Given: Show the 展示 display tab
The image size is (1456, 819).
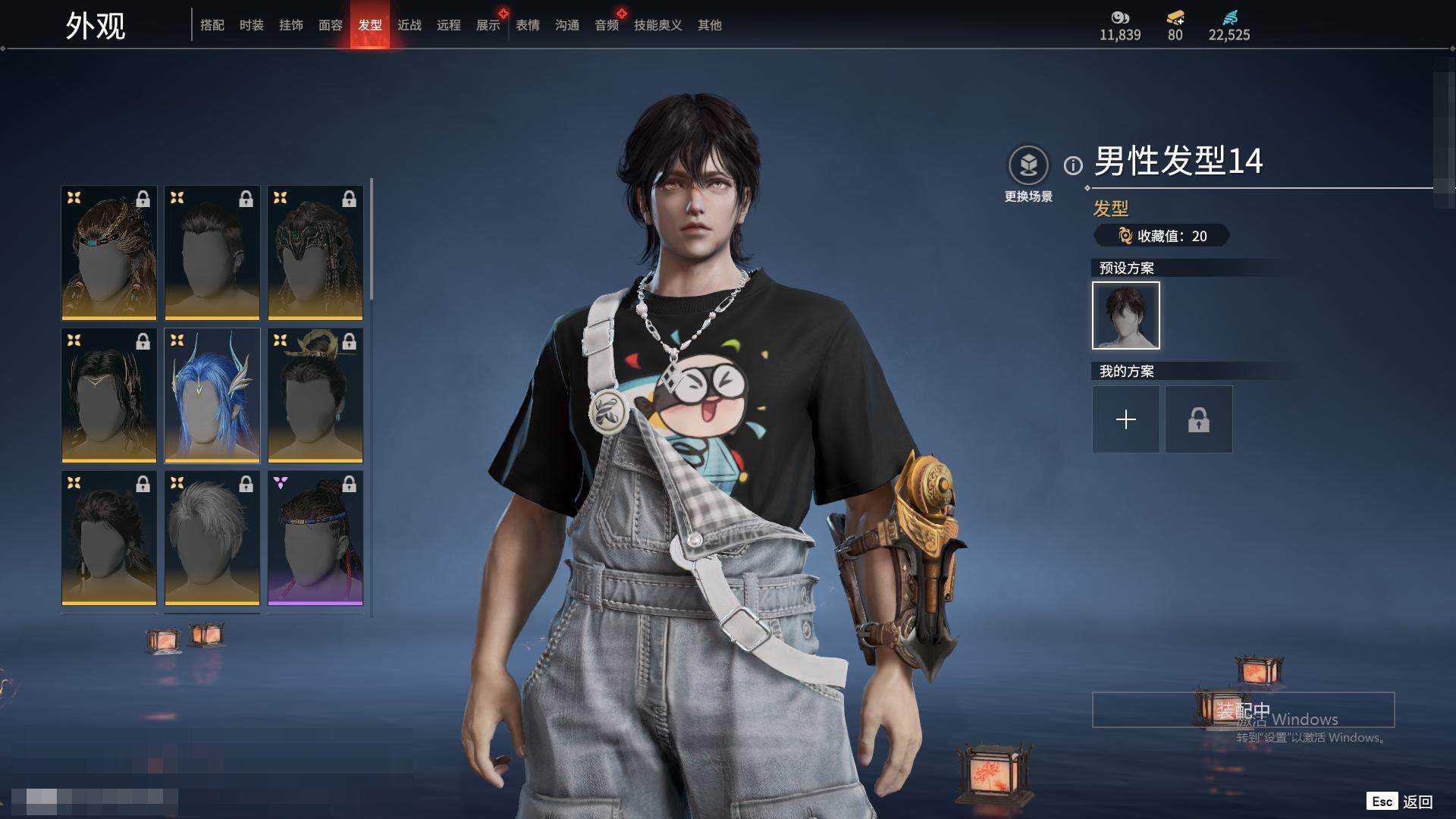Looking at the screenshot, I should pos(488,25).
